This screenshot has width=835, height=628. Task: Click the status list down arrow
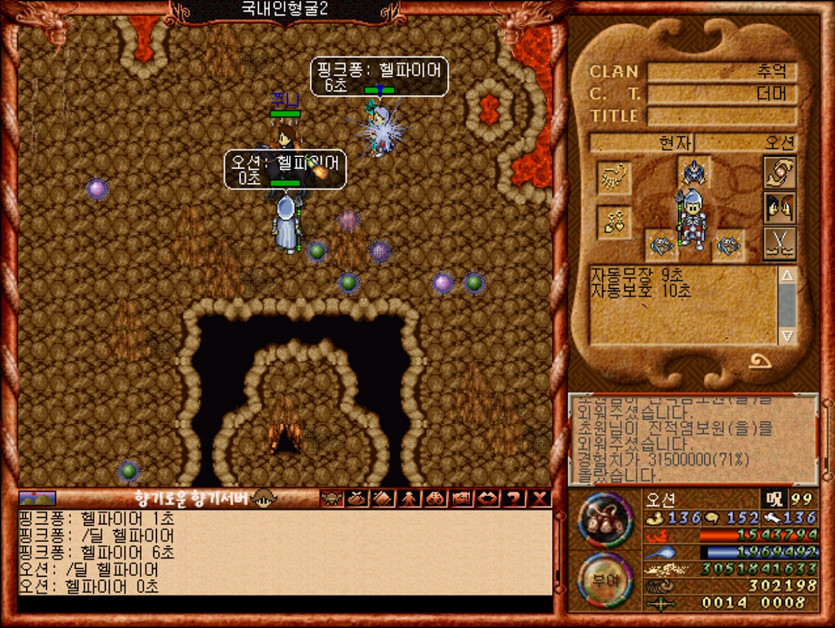[x=787, y=335]
